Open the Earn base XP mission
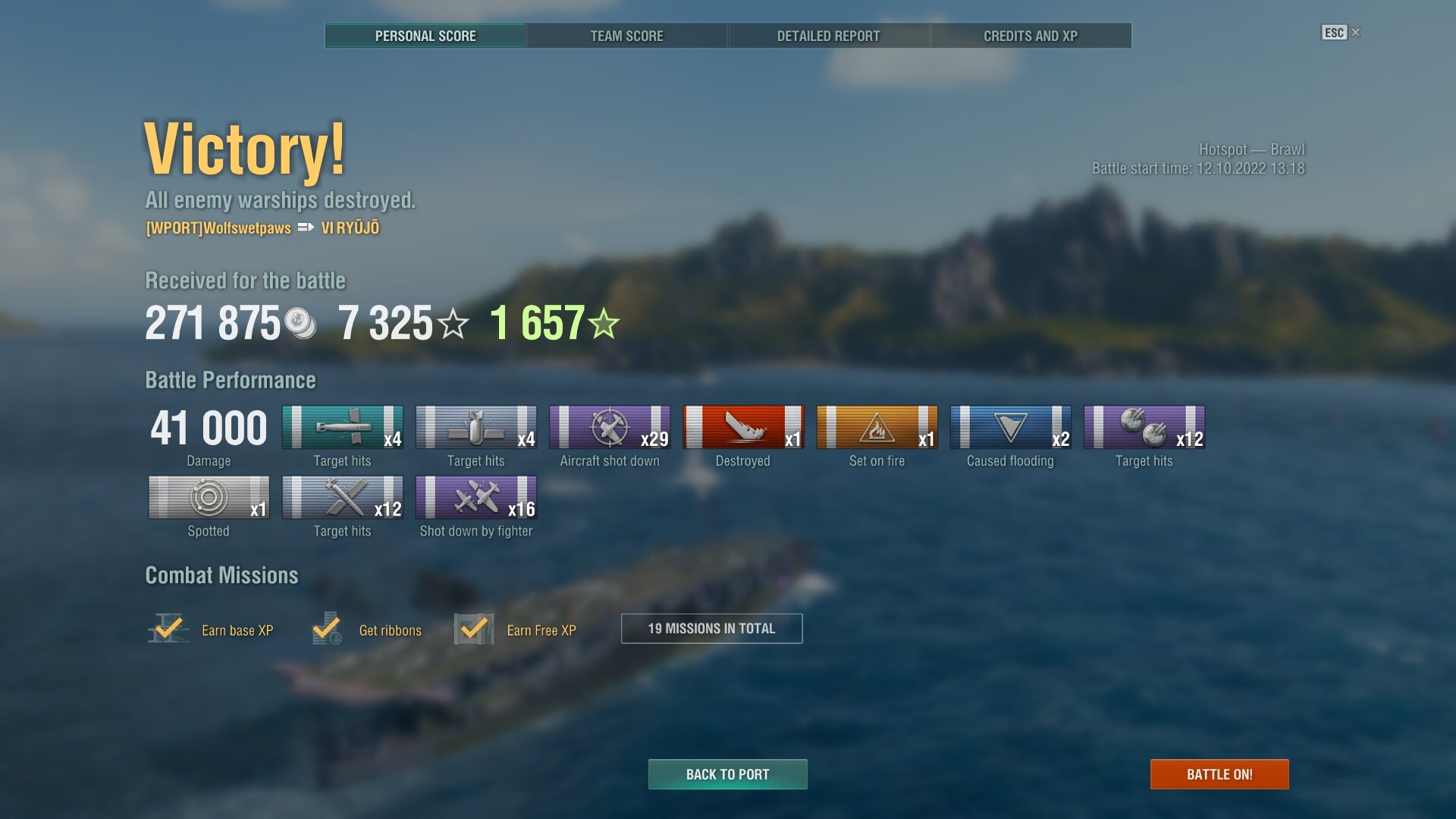Viewport: 1456px width, 819px height. pyautogui.click(x=211, y=629)
